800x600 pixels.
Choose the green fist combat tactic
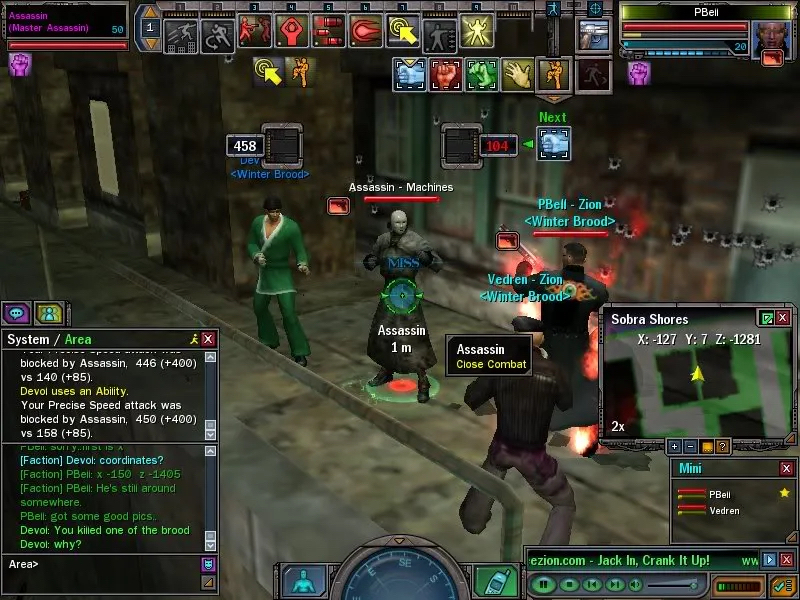pos(481,74)
